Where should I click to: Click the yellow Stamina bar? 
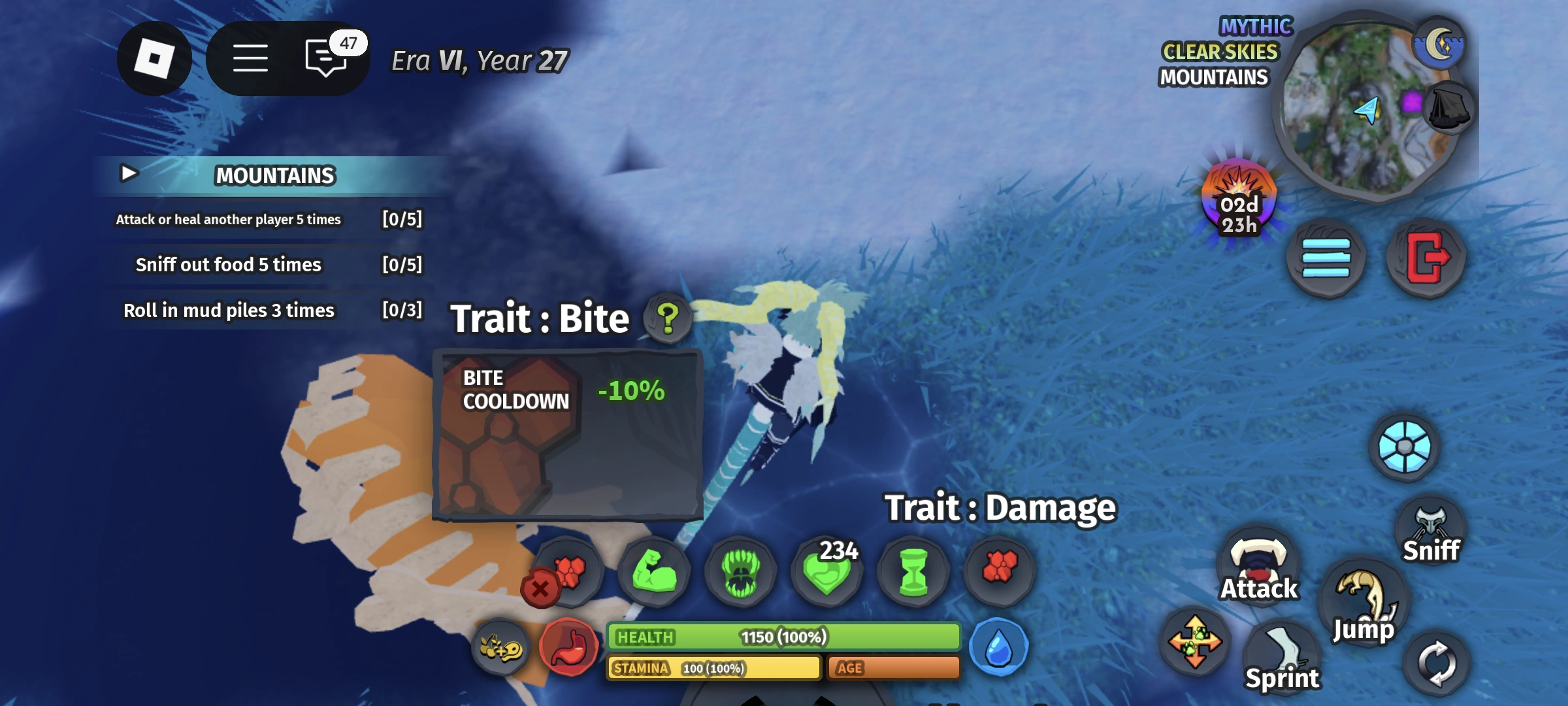click(712, 668)
